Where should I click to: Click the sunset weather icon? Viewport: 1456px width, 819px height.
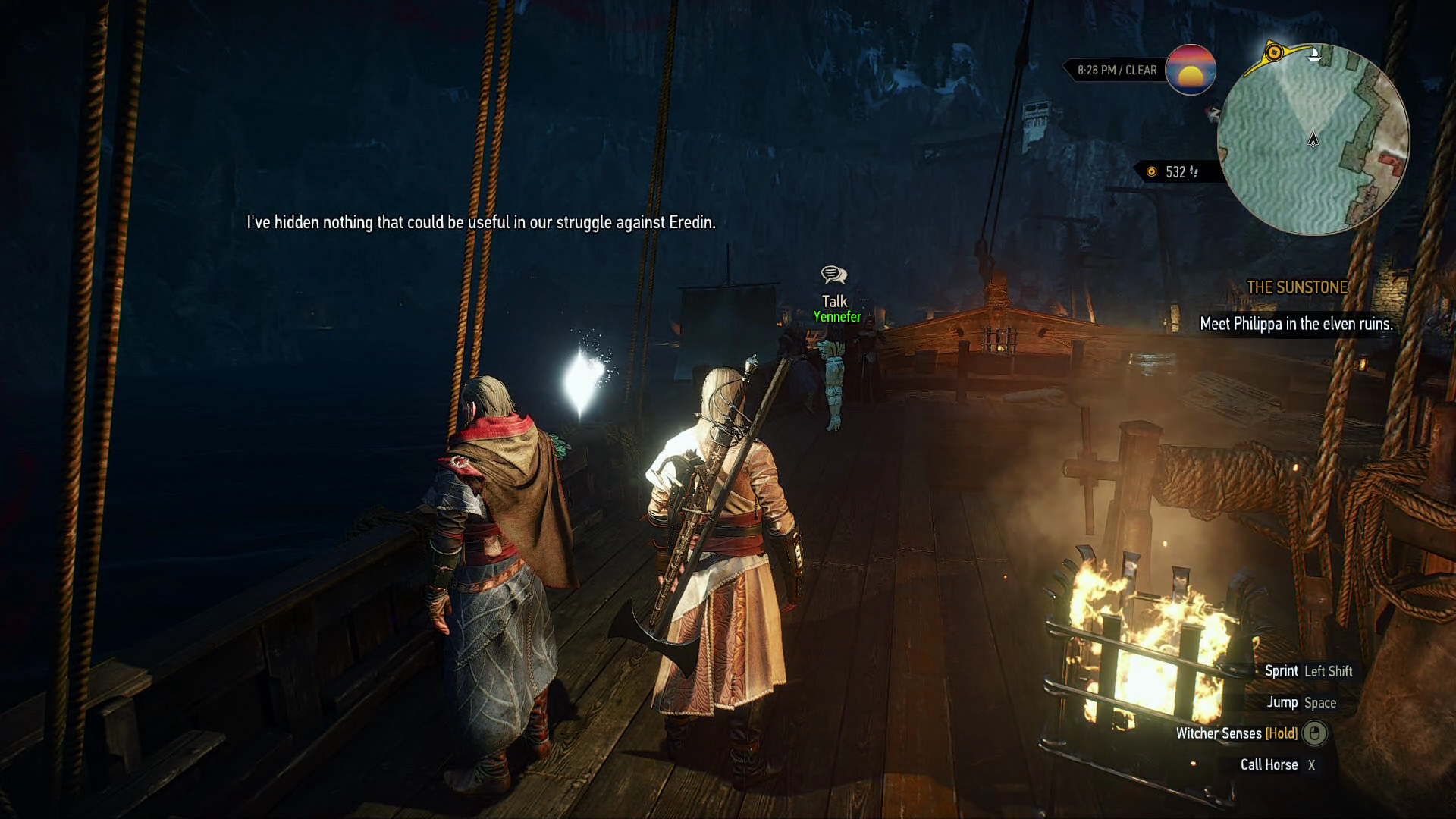pos(1190,70)
